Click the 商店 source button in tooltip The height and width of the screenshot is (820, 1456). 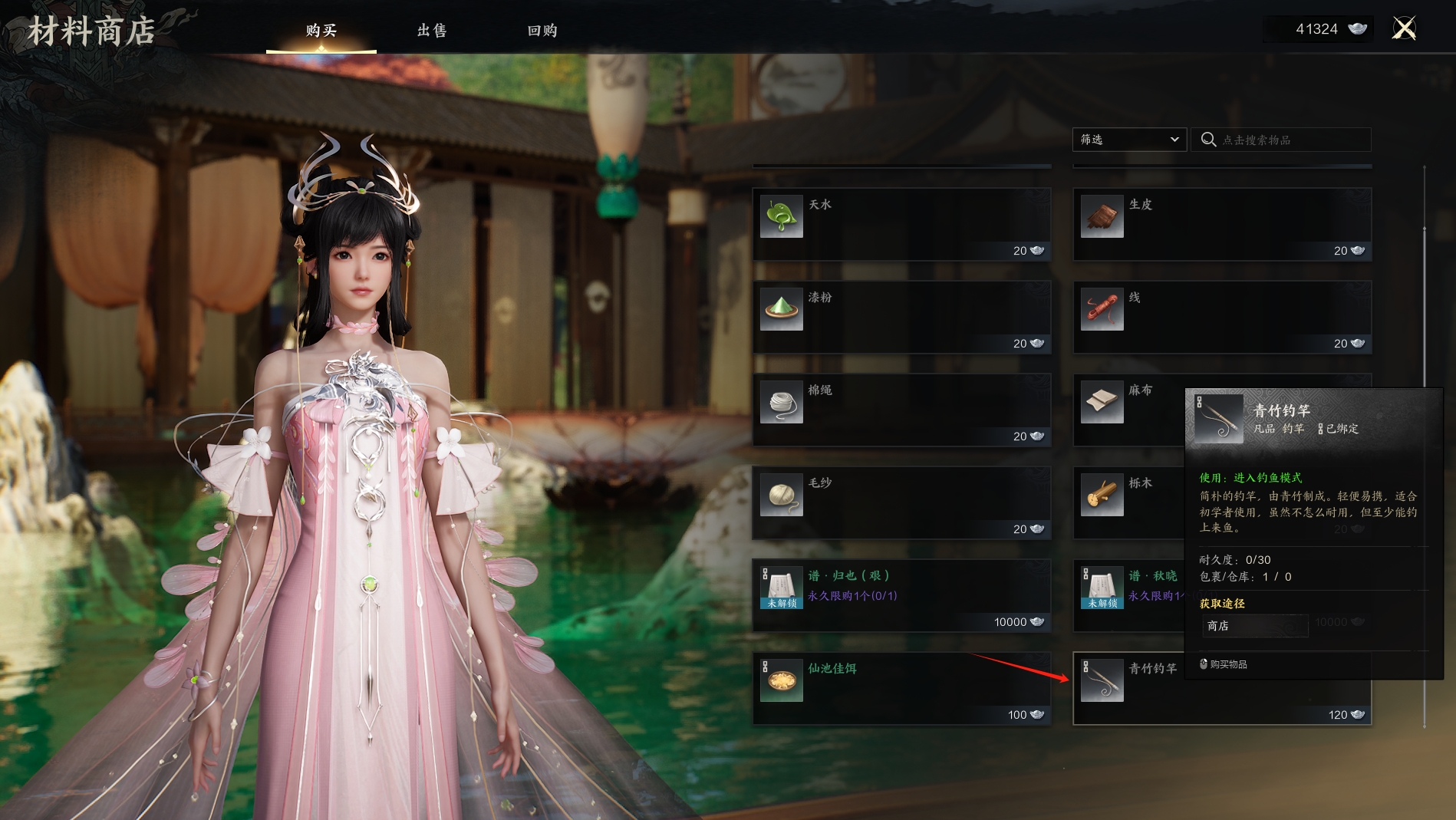coord(1254,626)
